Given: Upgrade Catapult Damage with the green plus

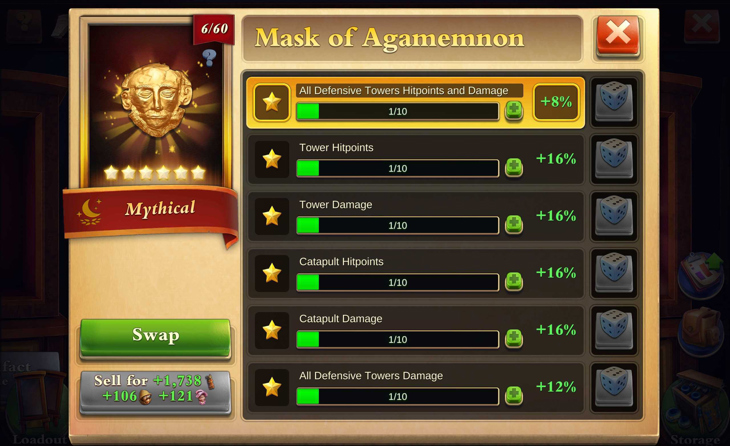Looking at the screenshot, I should (514, 338).
